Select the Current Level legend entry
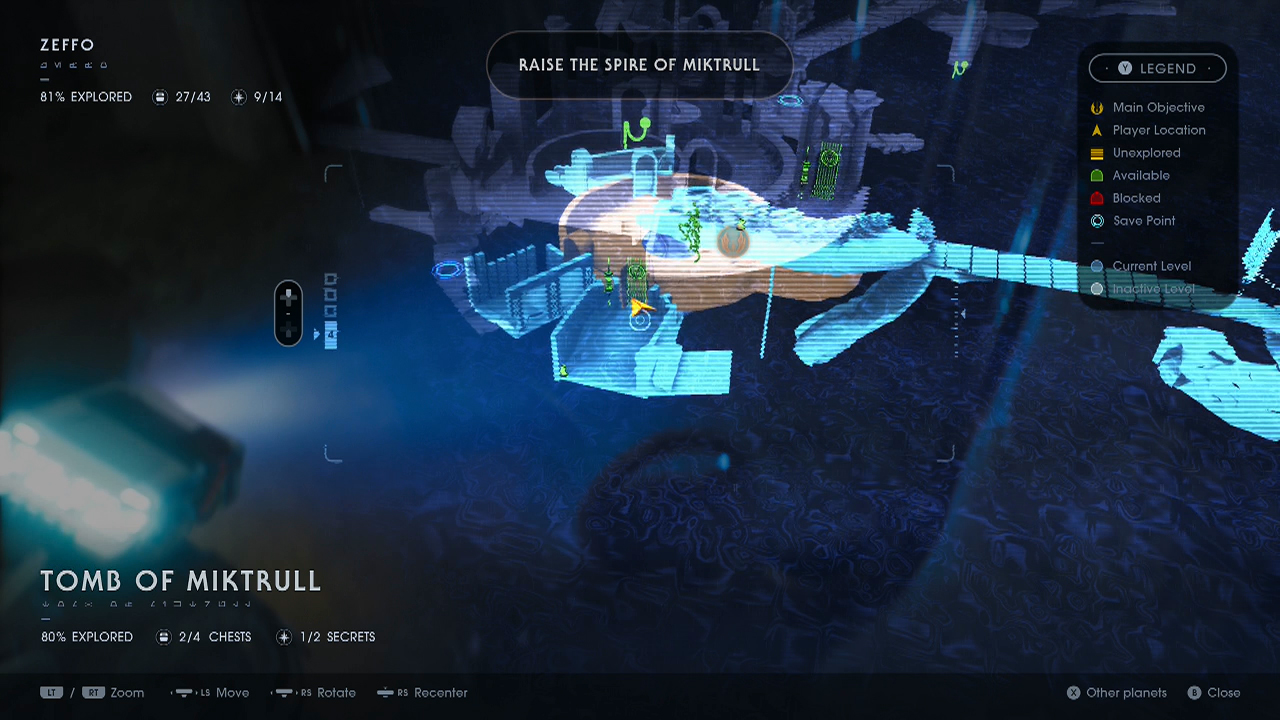1280x720 pixels. point(1150,266)
